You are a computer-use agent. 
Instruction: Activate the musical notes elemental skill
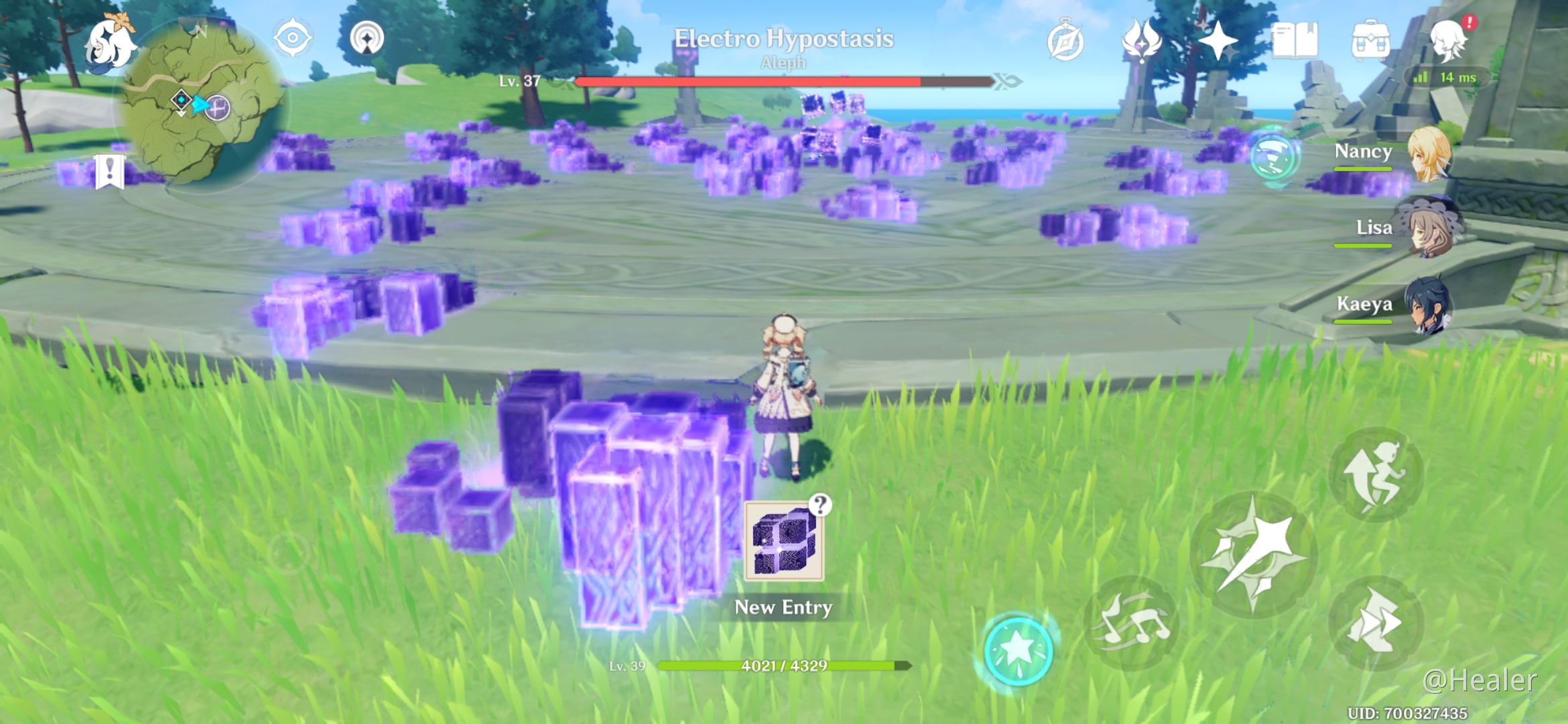point(1132,622)
